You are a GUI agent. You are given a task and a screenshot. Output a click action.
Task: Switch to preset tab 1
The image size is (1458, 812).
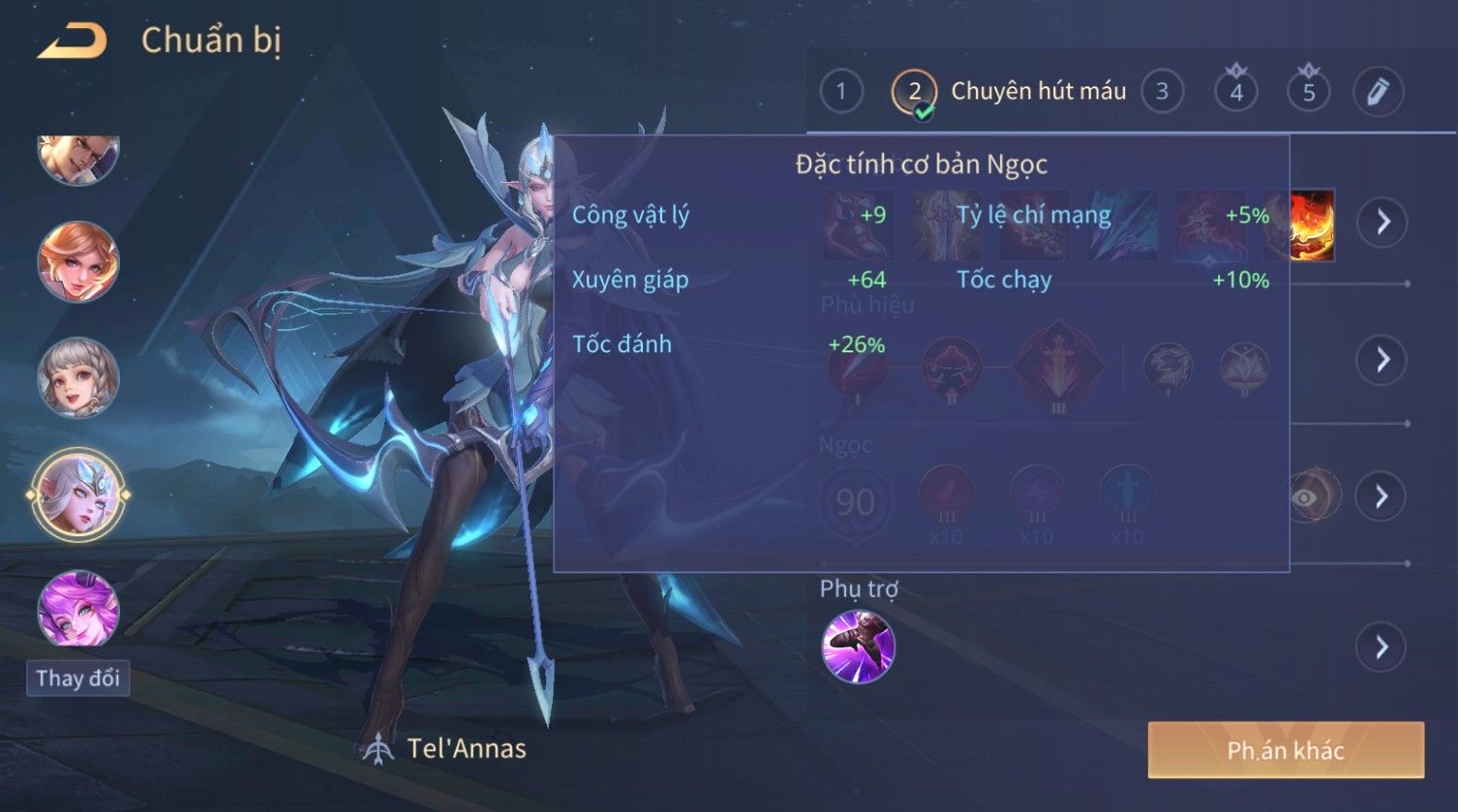tap(840, 92)
